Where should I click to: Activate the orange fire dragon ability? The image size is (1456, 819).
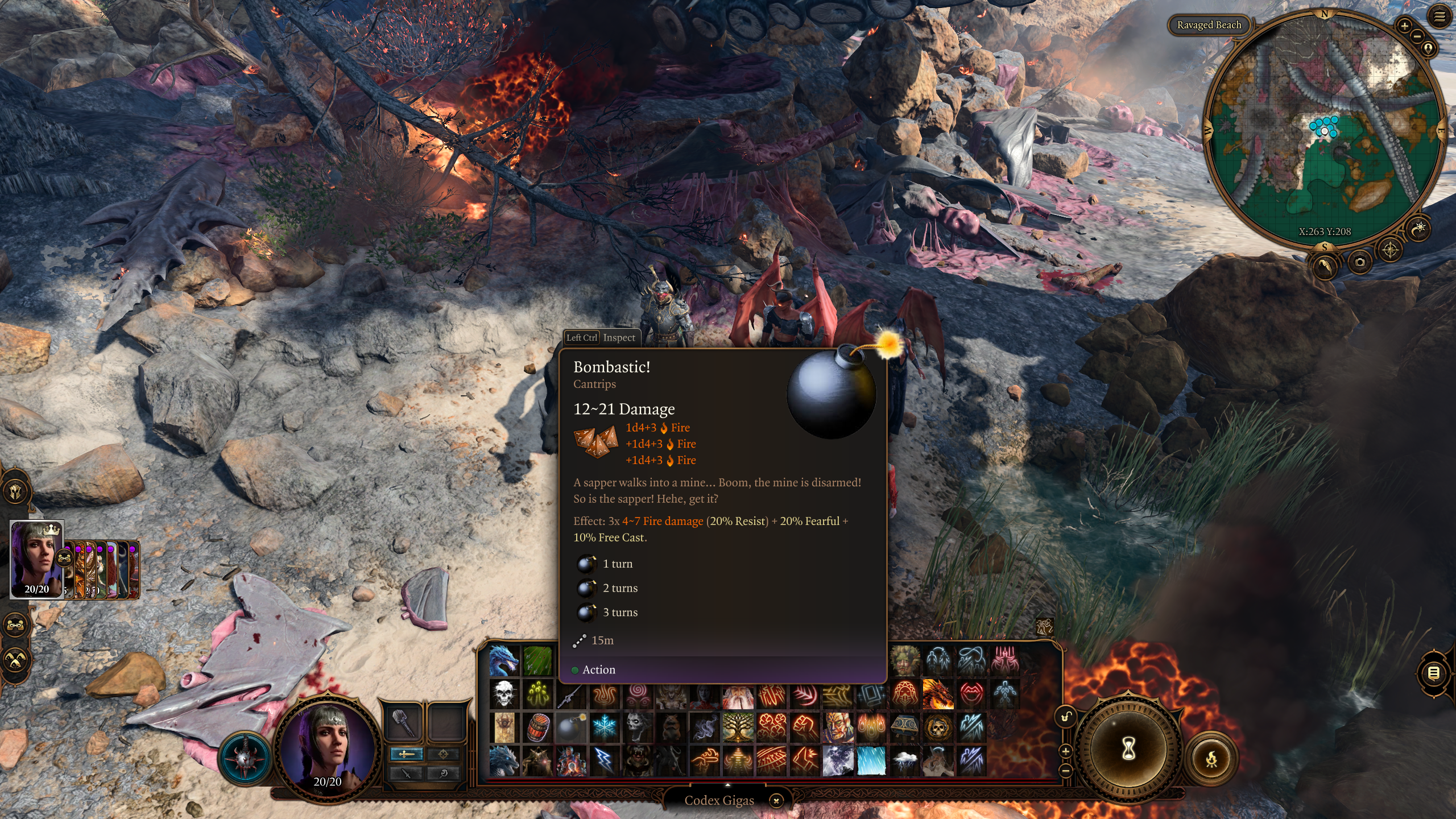(938, 694)
